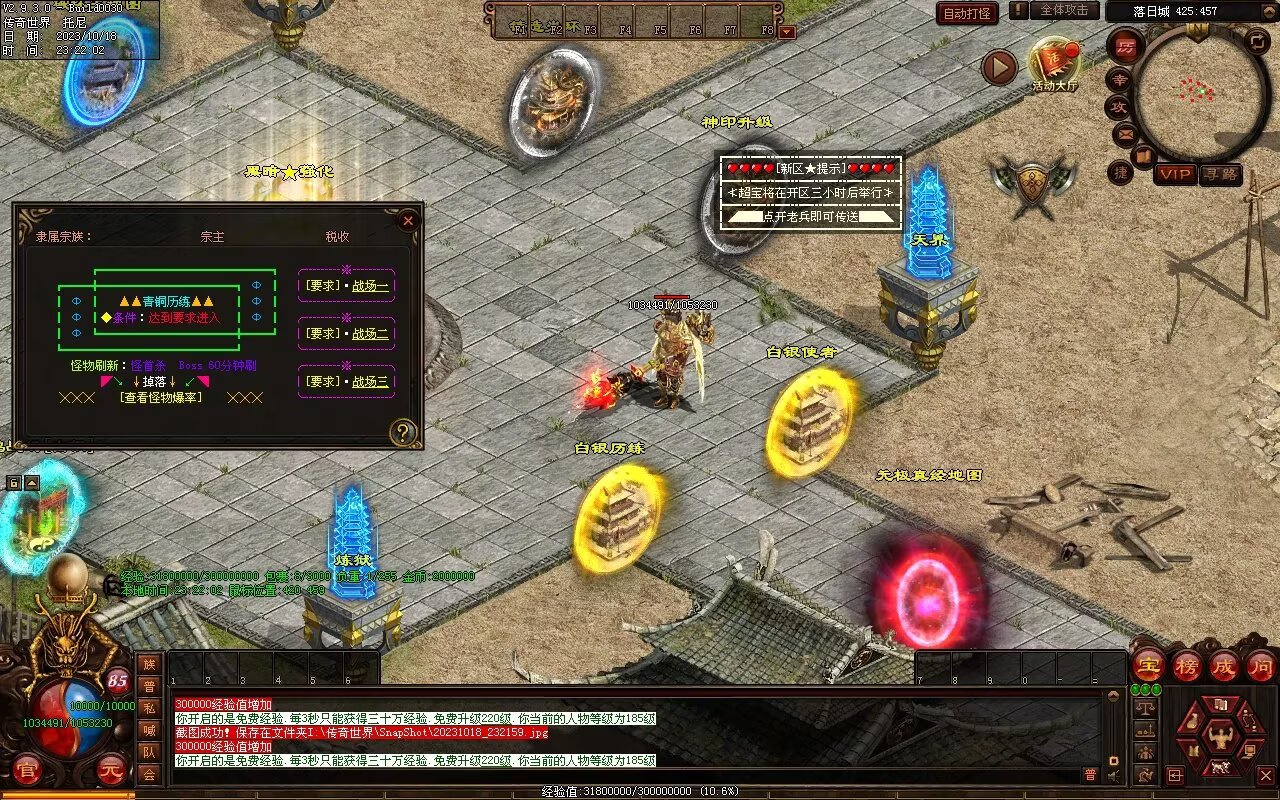Click the question mark help button
The height and width of the screenshot is (800, 1280).
(x=403, y=432)
